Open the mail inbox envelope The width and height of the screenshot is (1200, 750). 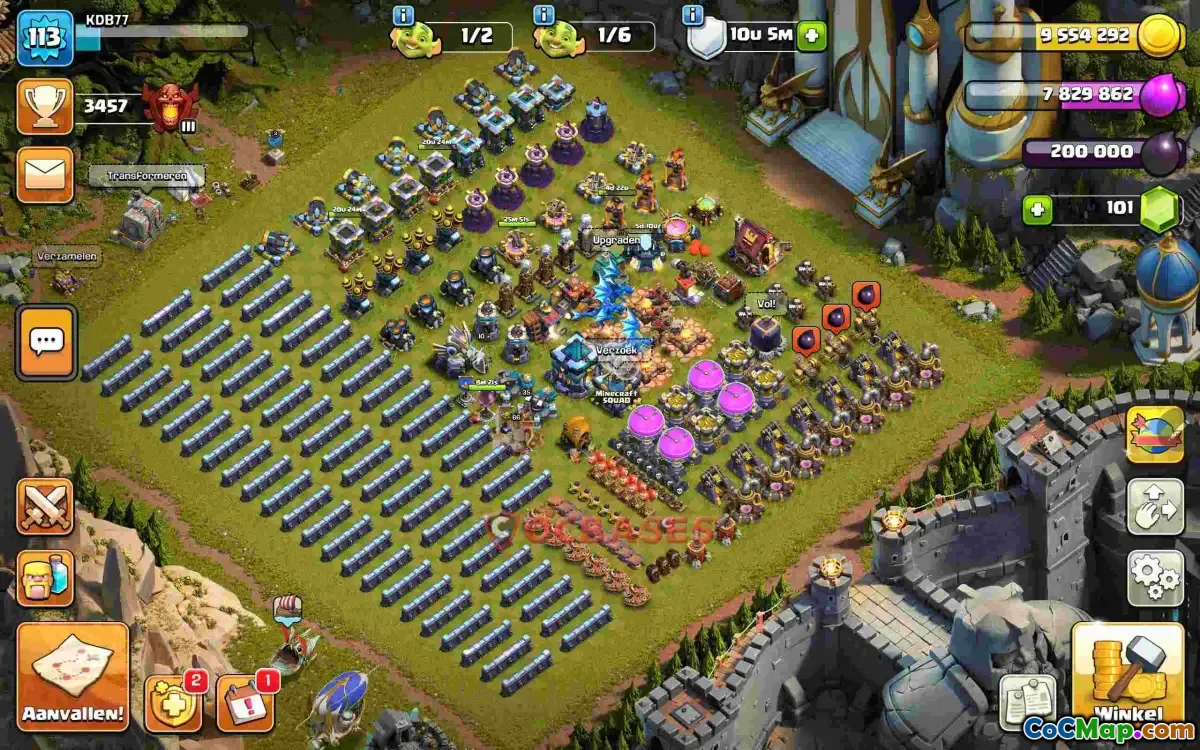pyautogui.click(x=45, y=175)
